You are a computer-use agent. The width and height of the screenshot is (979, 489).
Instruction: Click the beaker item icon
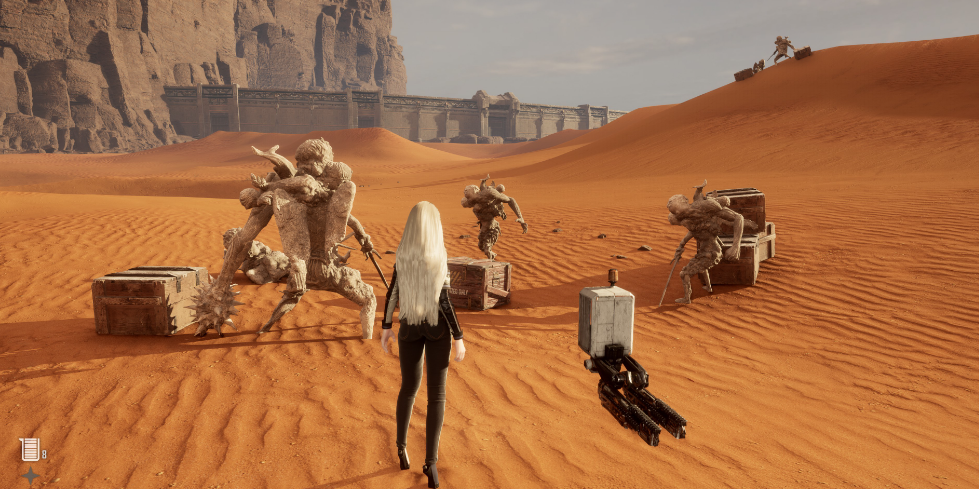[28, 449]
